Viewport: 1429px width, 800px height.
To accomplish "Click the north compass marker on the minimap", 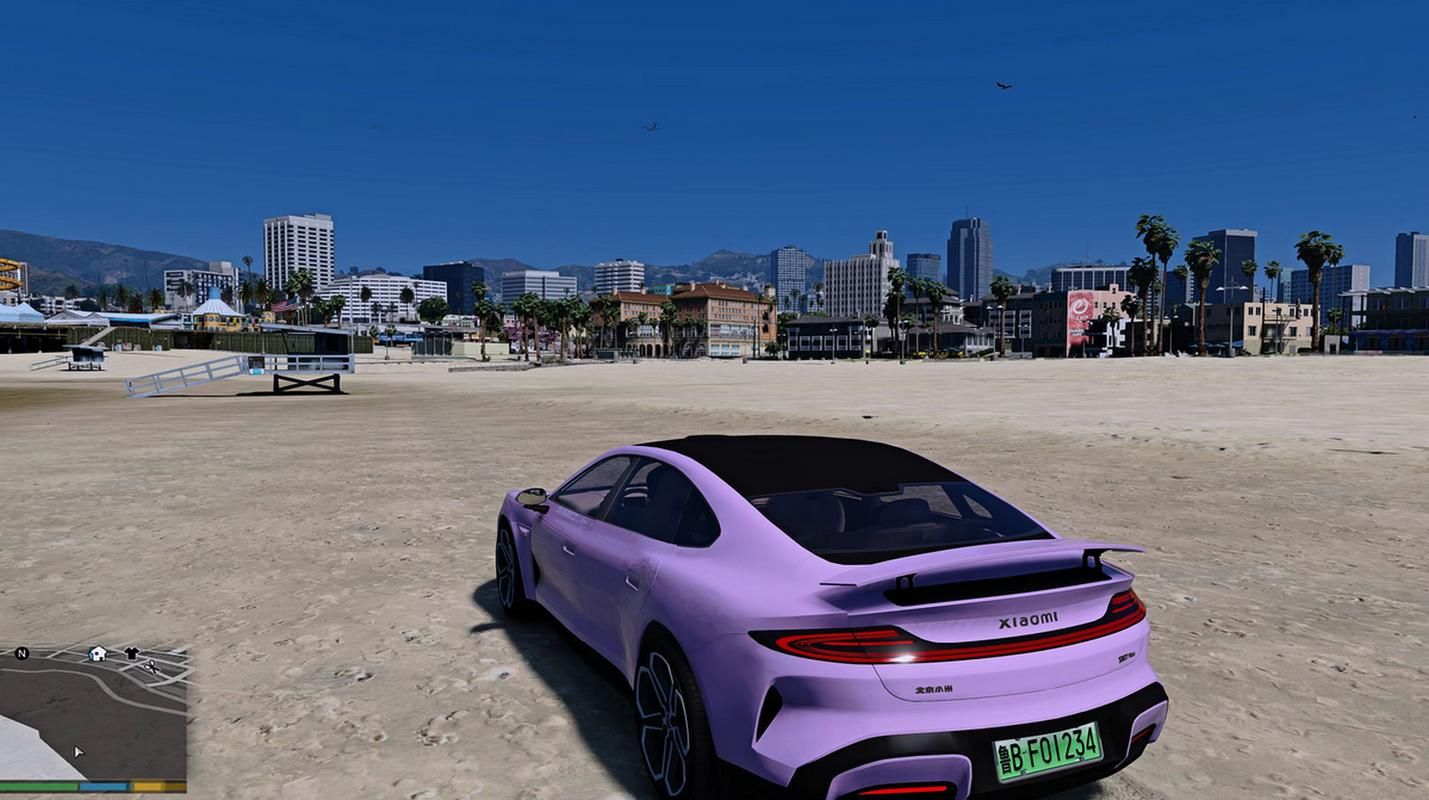I will coord(22,653).
